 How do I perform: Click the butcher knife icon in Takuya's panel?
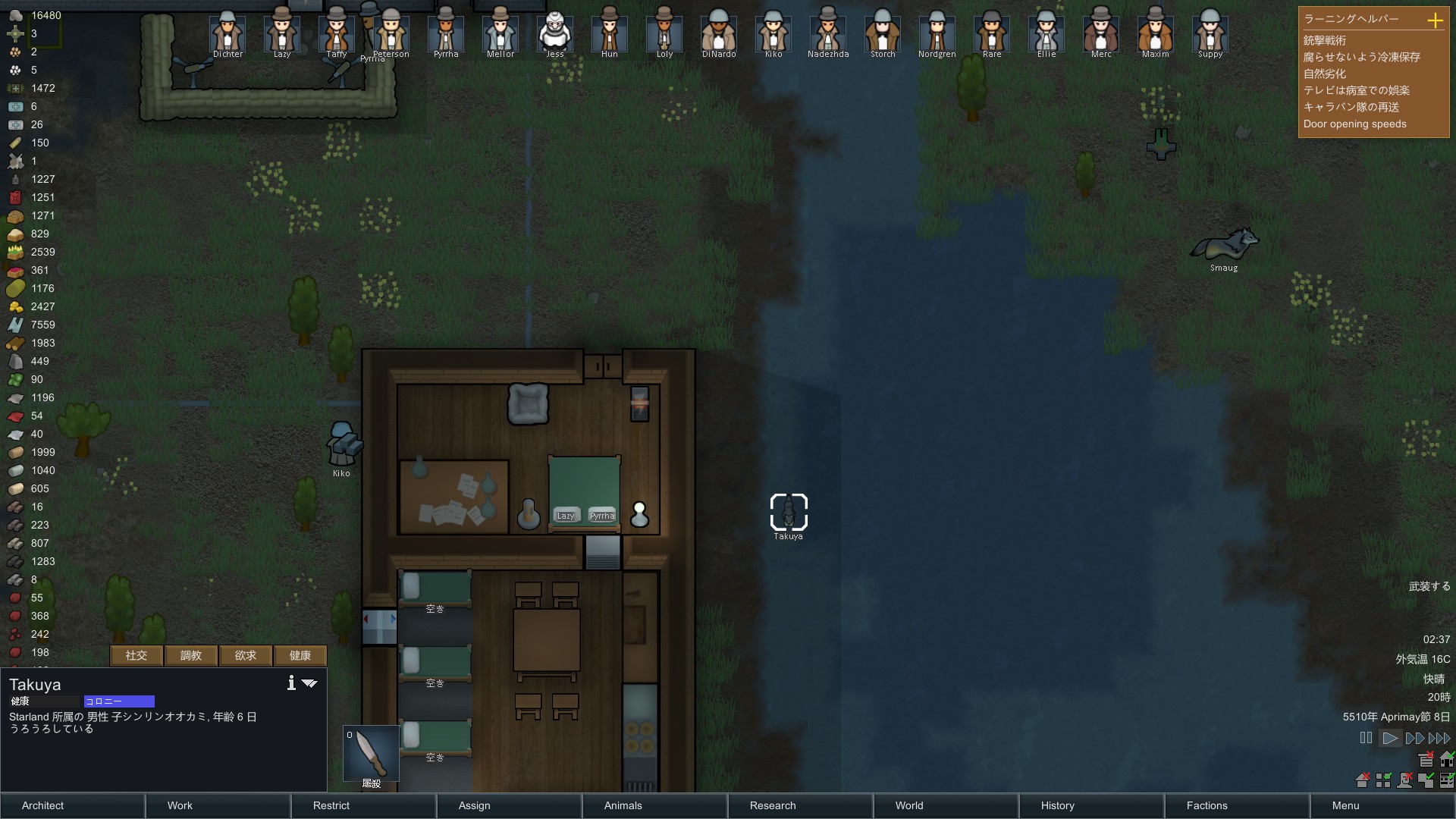(x=369, y=753)
